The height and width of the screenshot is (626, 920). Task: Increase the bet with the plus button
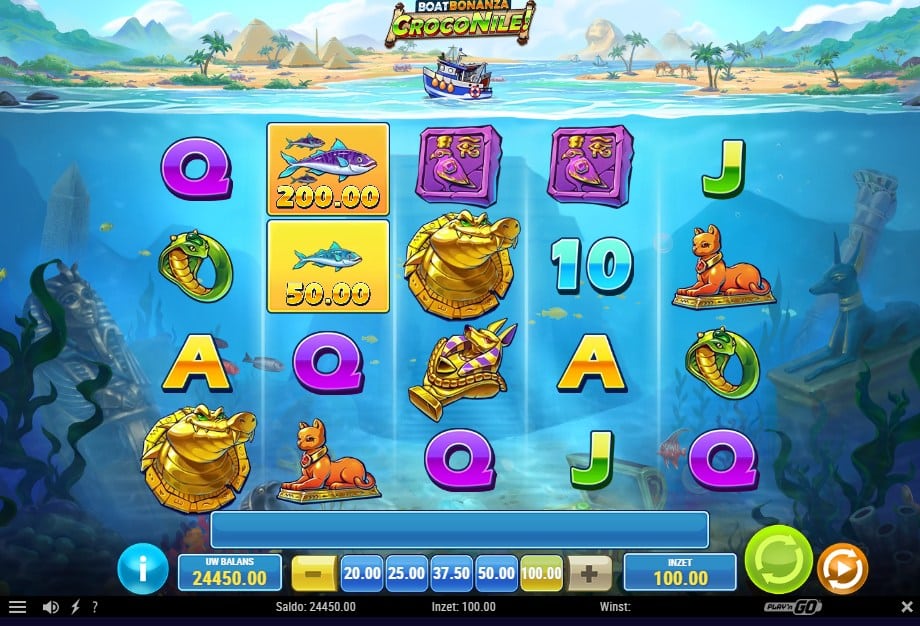(x=590, y=574)
